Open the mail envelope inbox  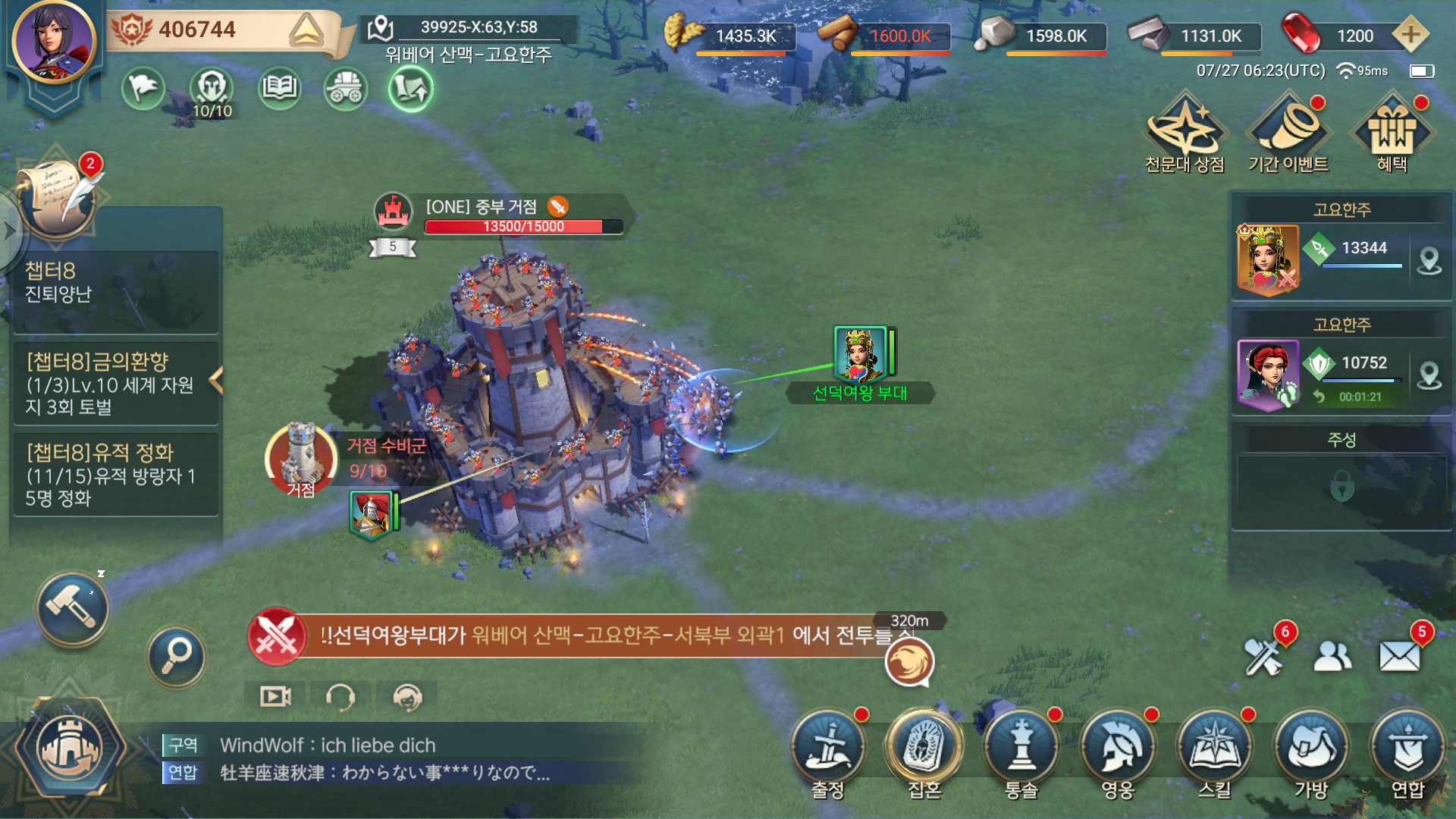(x=1399, y=656)
